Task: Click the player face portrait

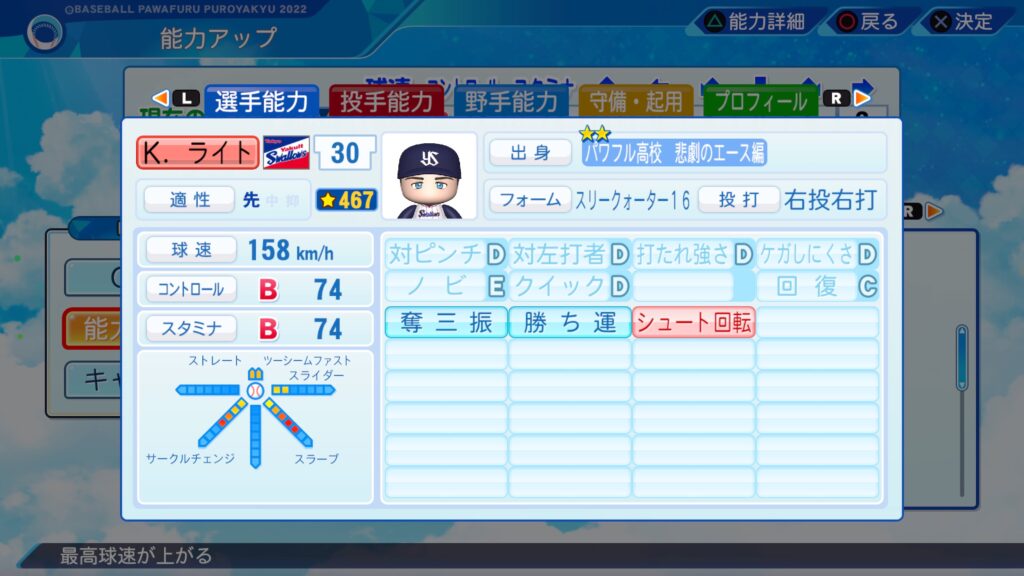Action: (430, 176)
